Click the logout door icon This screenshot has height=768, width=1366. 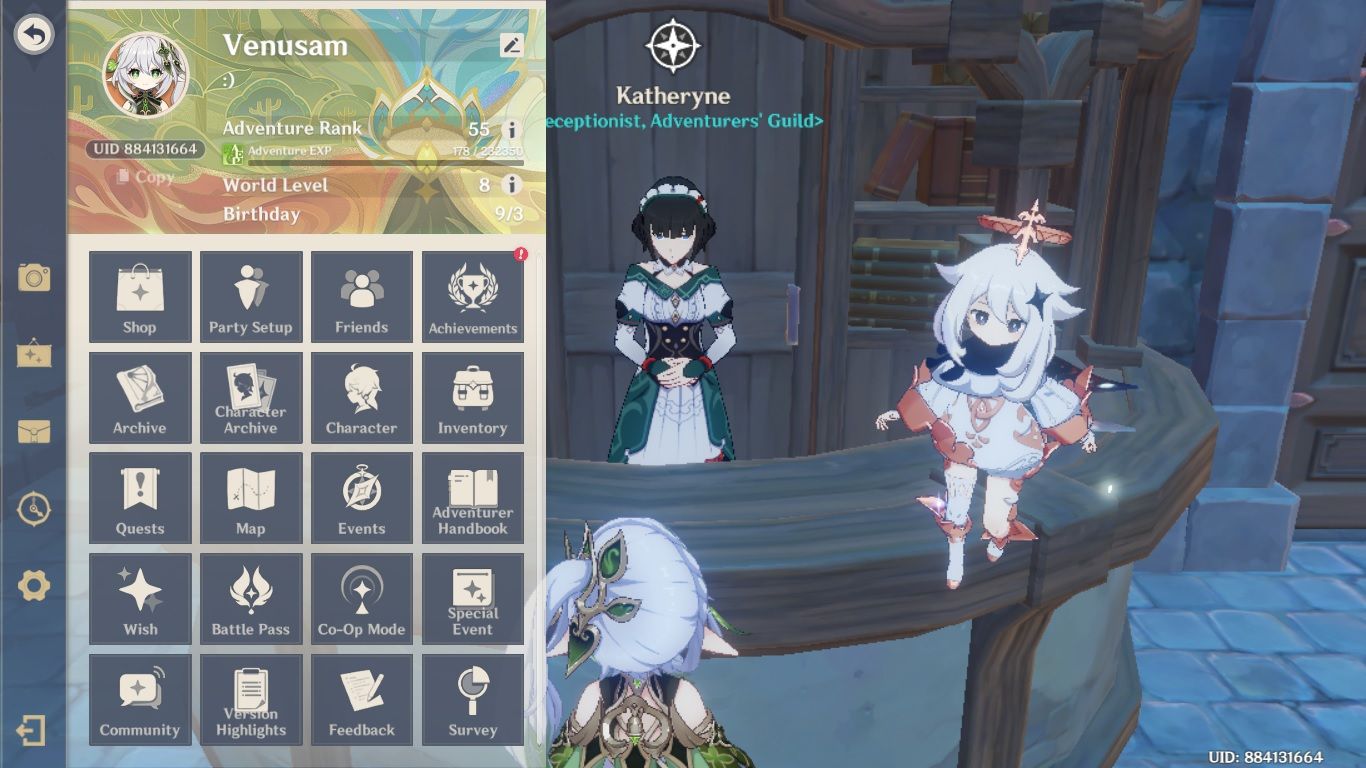click(34, 731)
